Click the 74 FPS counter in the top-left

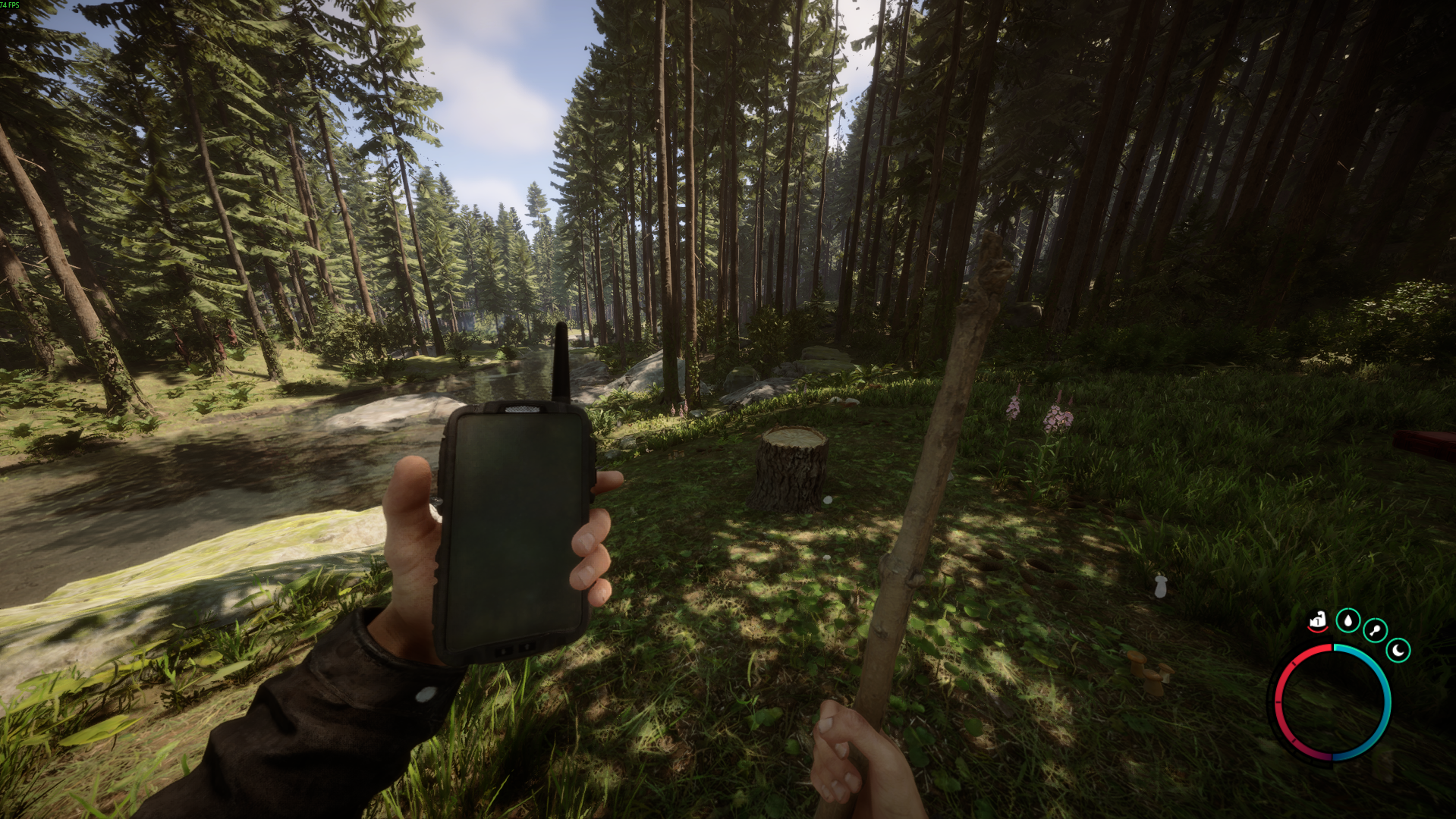click(x=11, y=5)
